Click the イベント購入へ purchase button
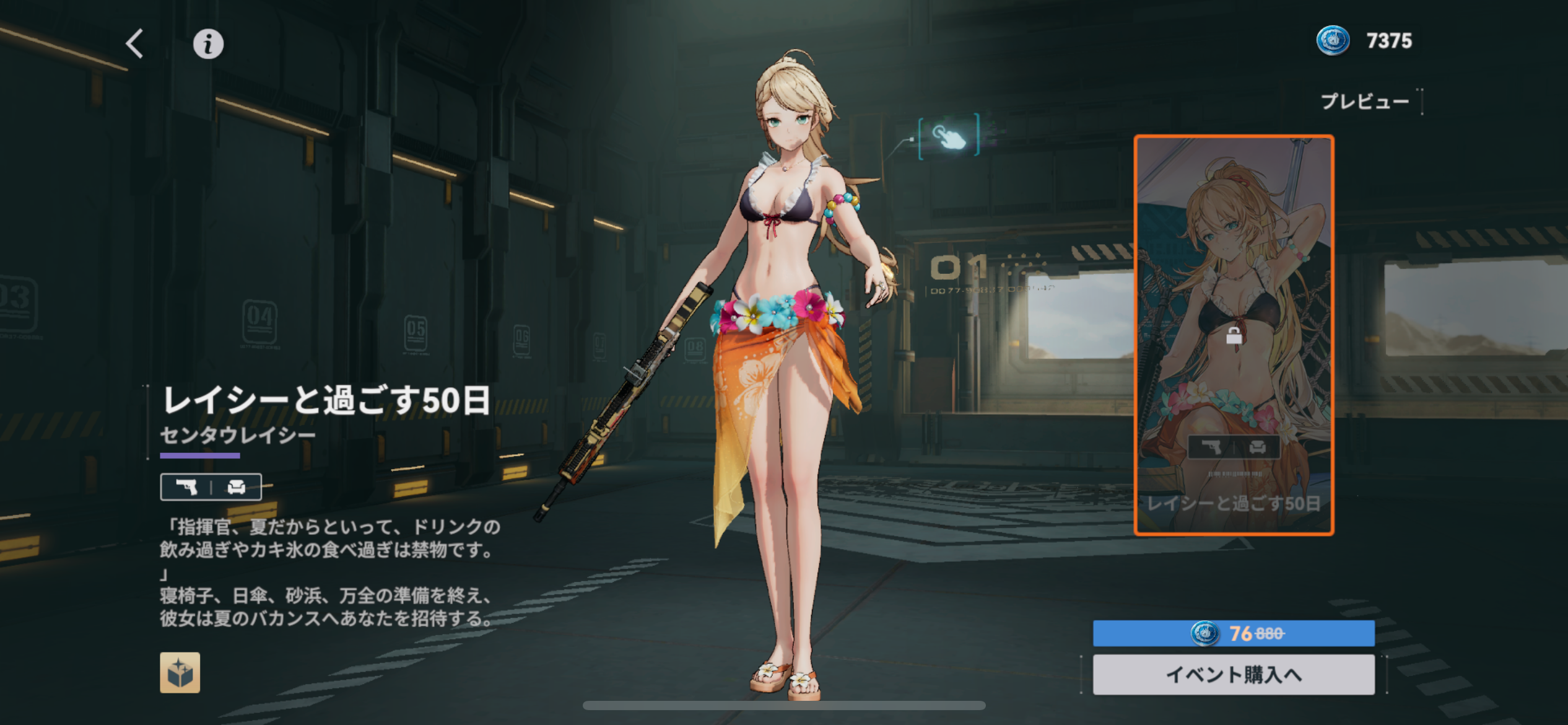This screenshot has width=1568, height=725. (1233, 674)
